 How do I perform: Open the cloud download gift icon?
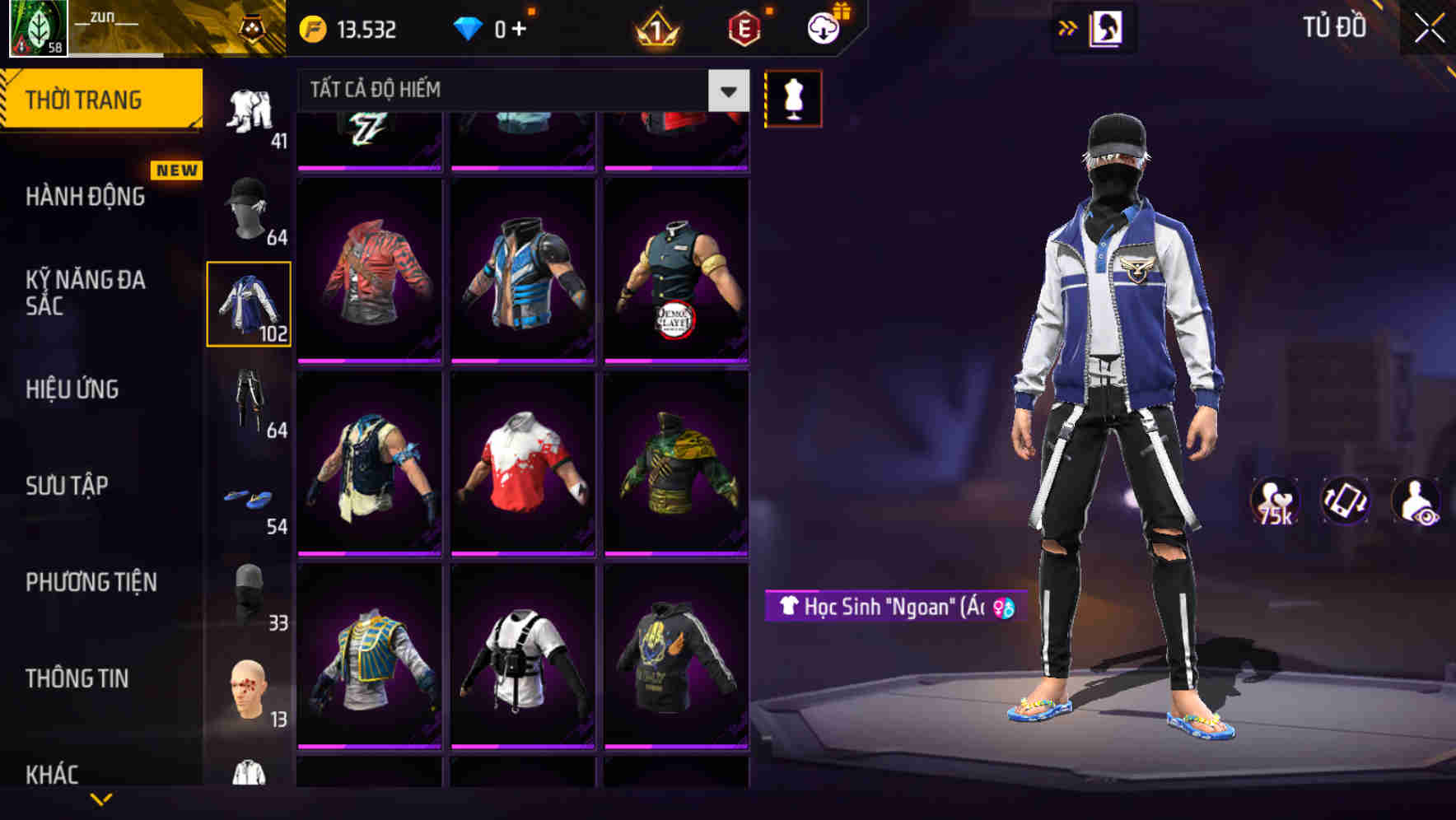pos(823,27)
